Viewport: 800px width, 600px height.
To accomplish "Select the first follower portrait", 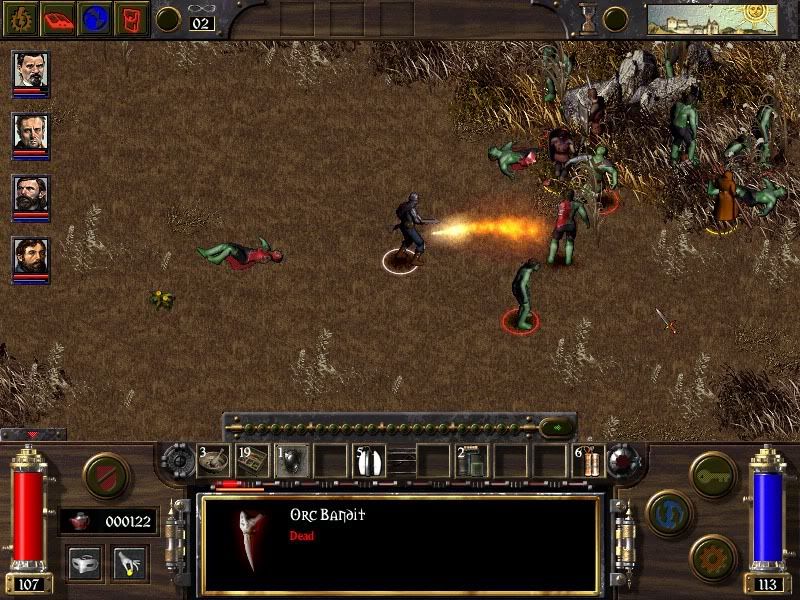I will (x=31, y=73).
